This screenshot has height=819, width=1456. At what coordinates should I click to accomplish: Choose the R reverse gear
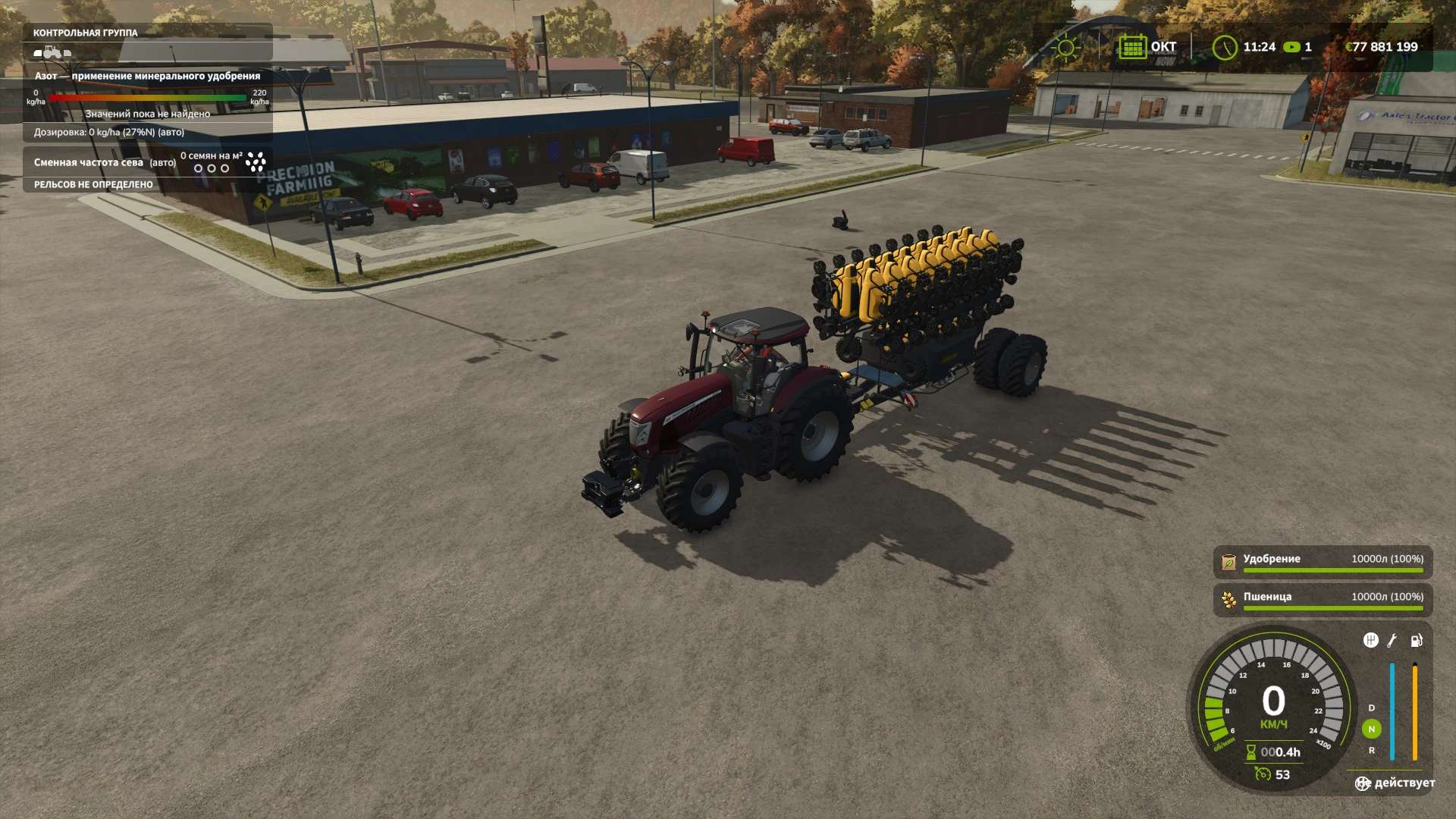(x=1371, y=750)
